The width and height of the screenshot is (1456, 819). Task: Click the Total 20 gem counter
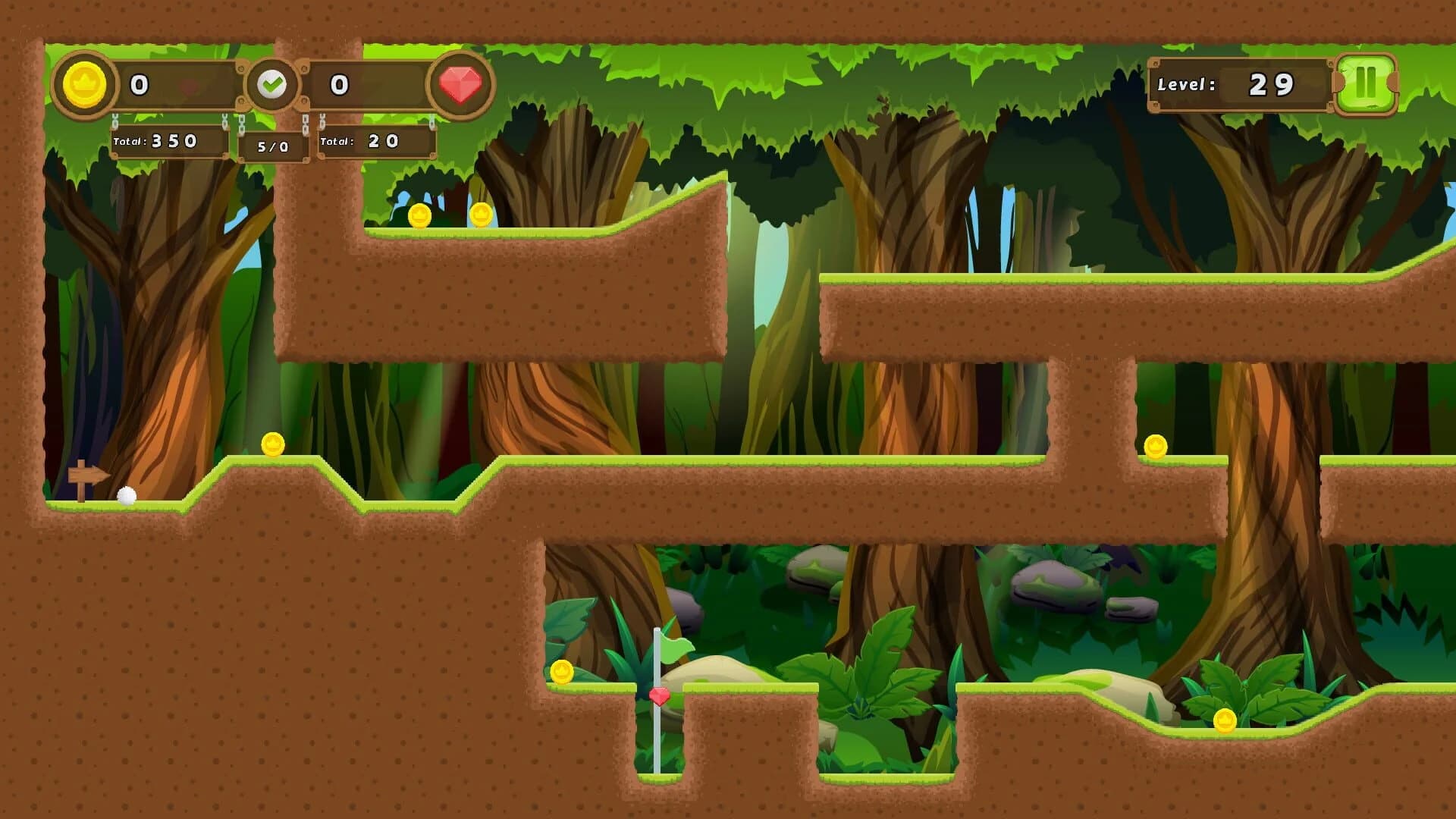375,141
